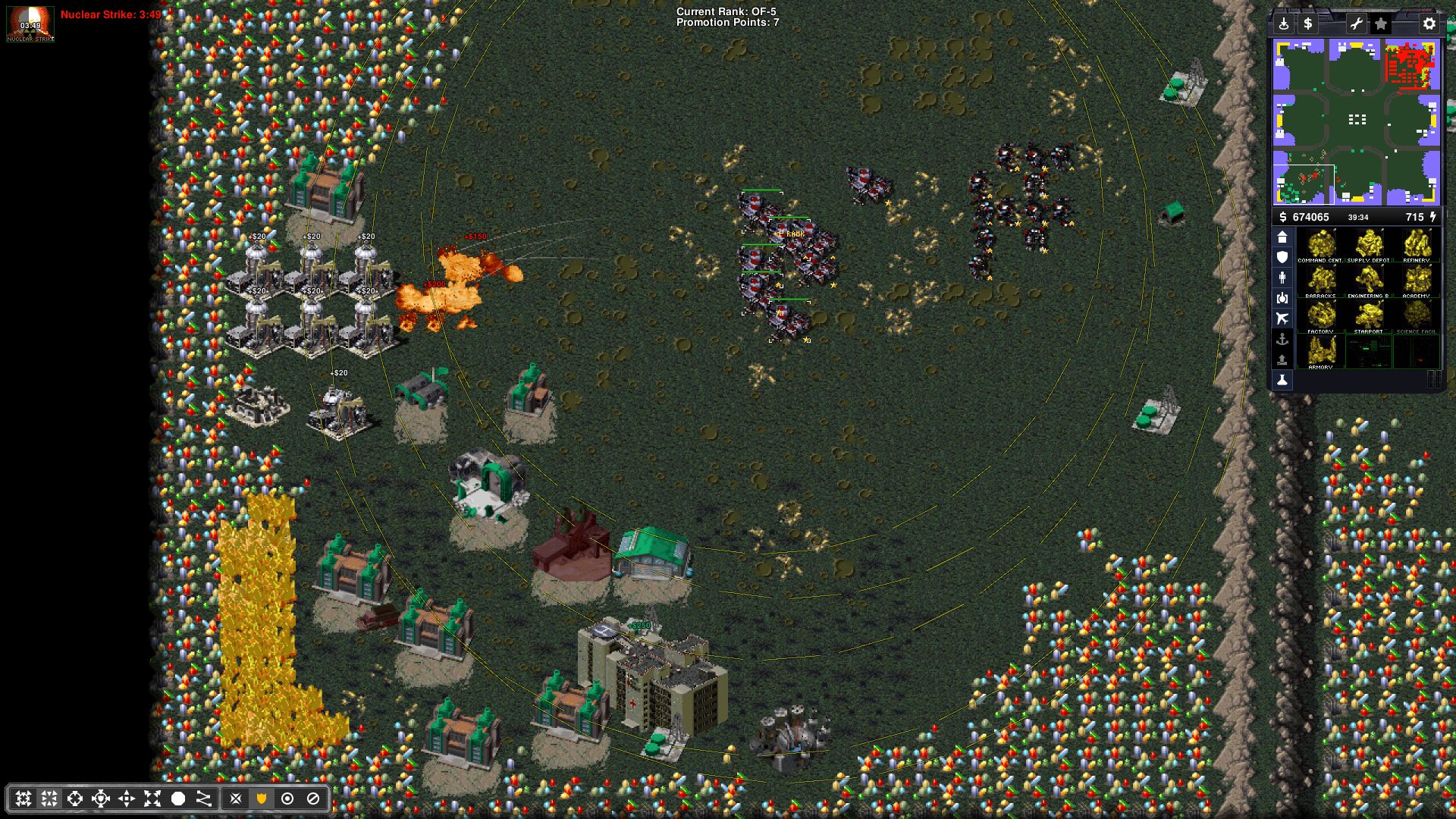
Task: Show the defense shield production tab
Action: point(1282,257)
